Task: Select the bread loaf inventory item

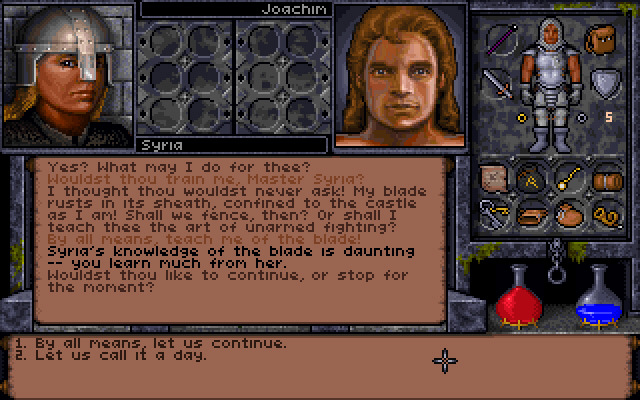Action: [x=534, y=212]
